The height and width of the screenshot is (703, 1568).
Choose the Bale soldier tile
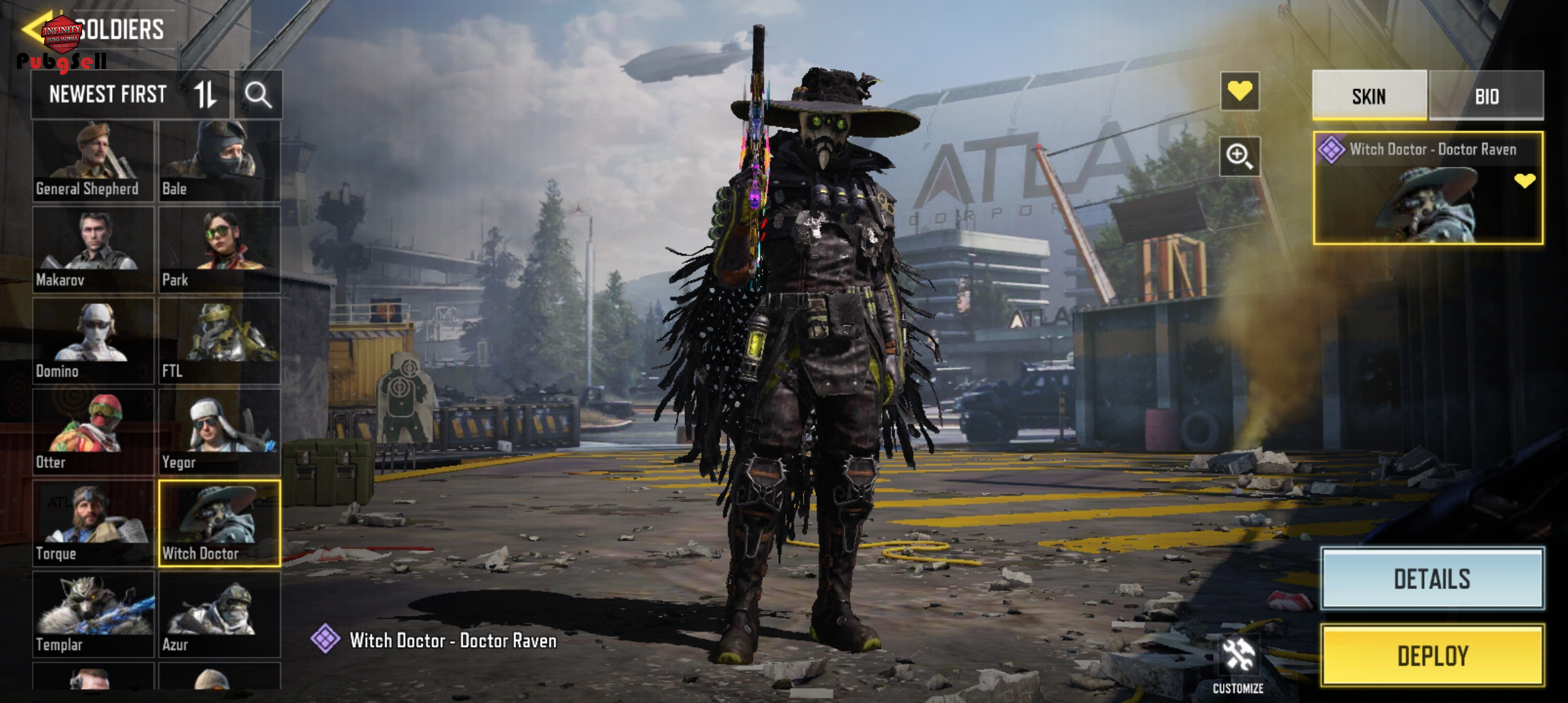219,160
